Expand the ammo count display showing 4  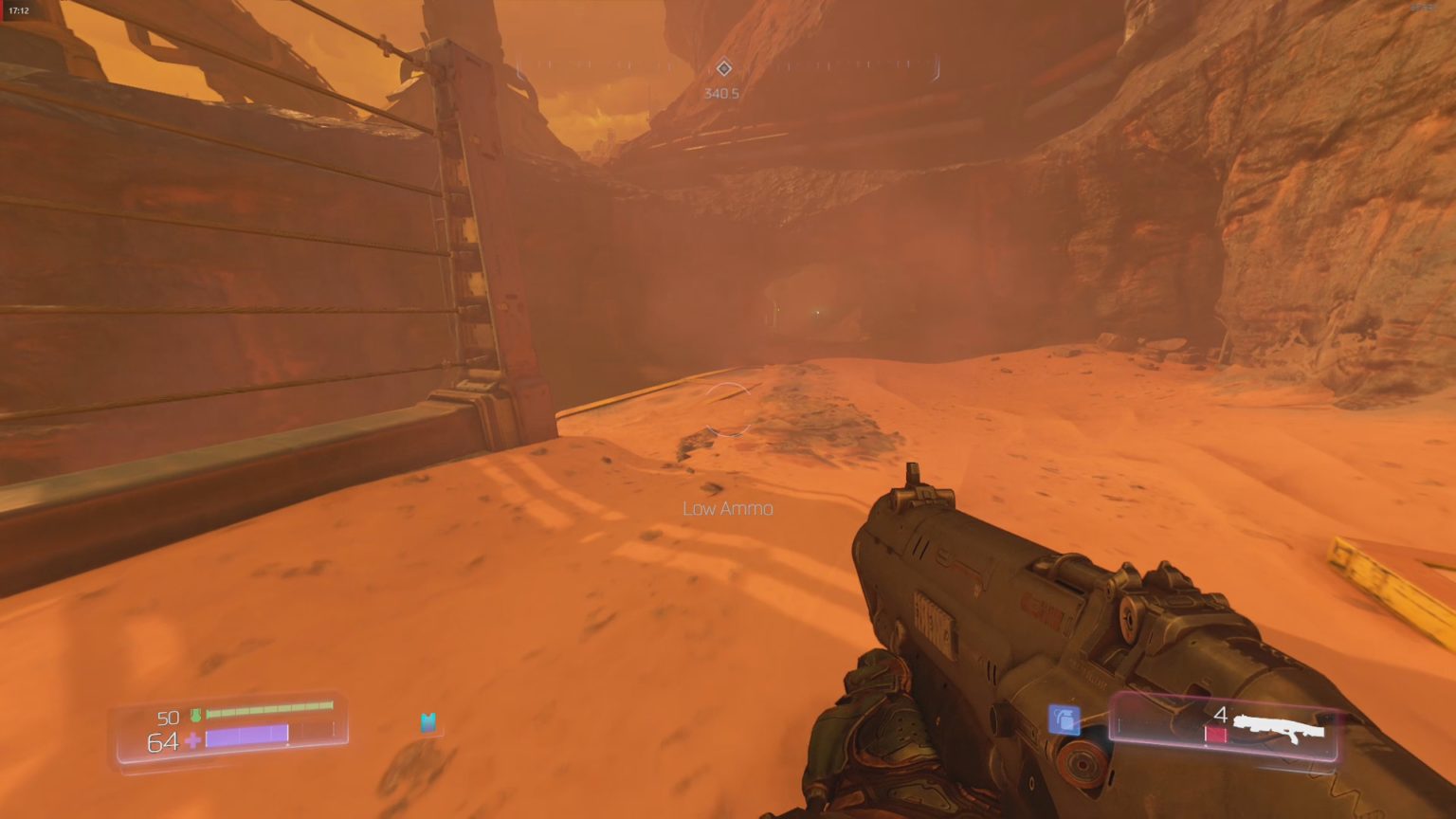coord(1222,715)
